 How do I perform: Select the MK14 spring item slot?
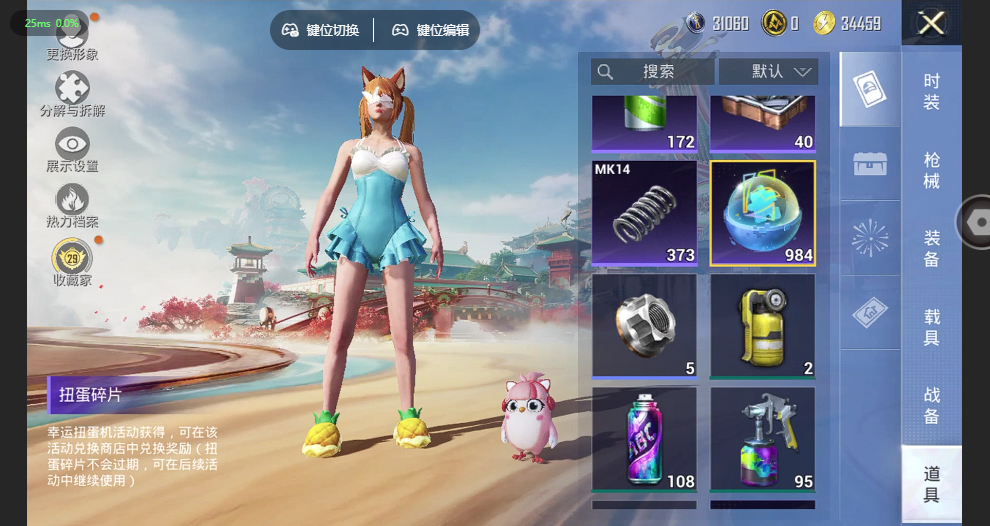(644, 213)
